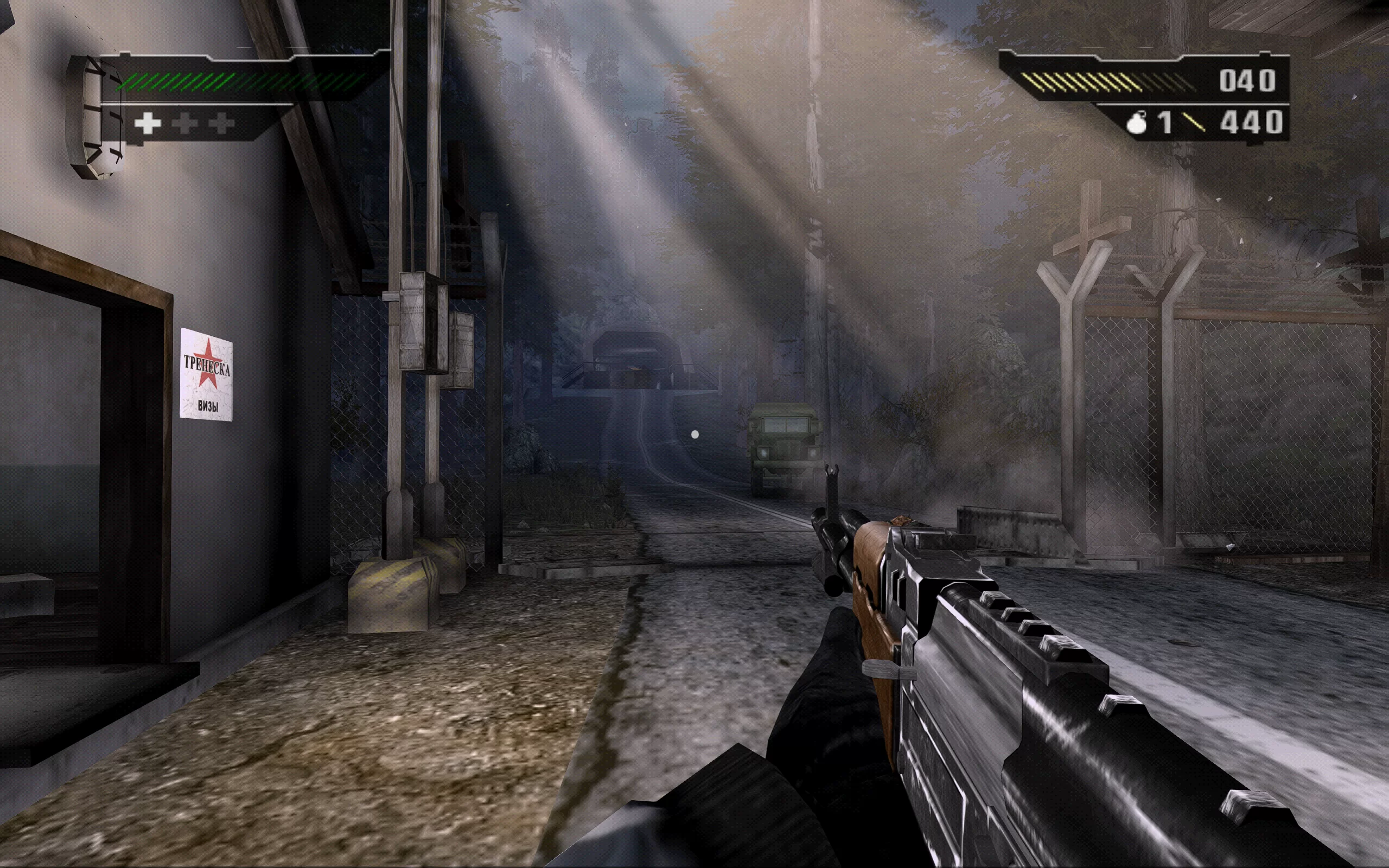Select the grenade icon
Screen dimensions: 1389x868
[1137, 124]
